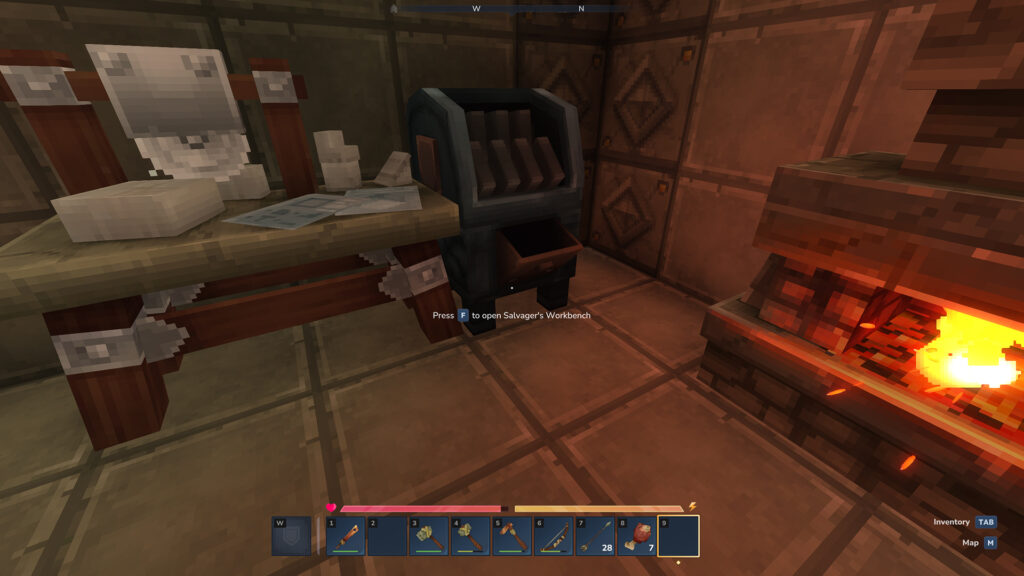Select the bow in hotbar slot 6

point(553,536)
